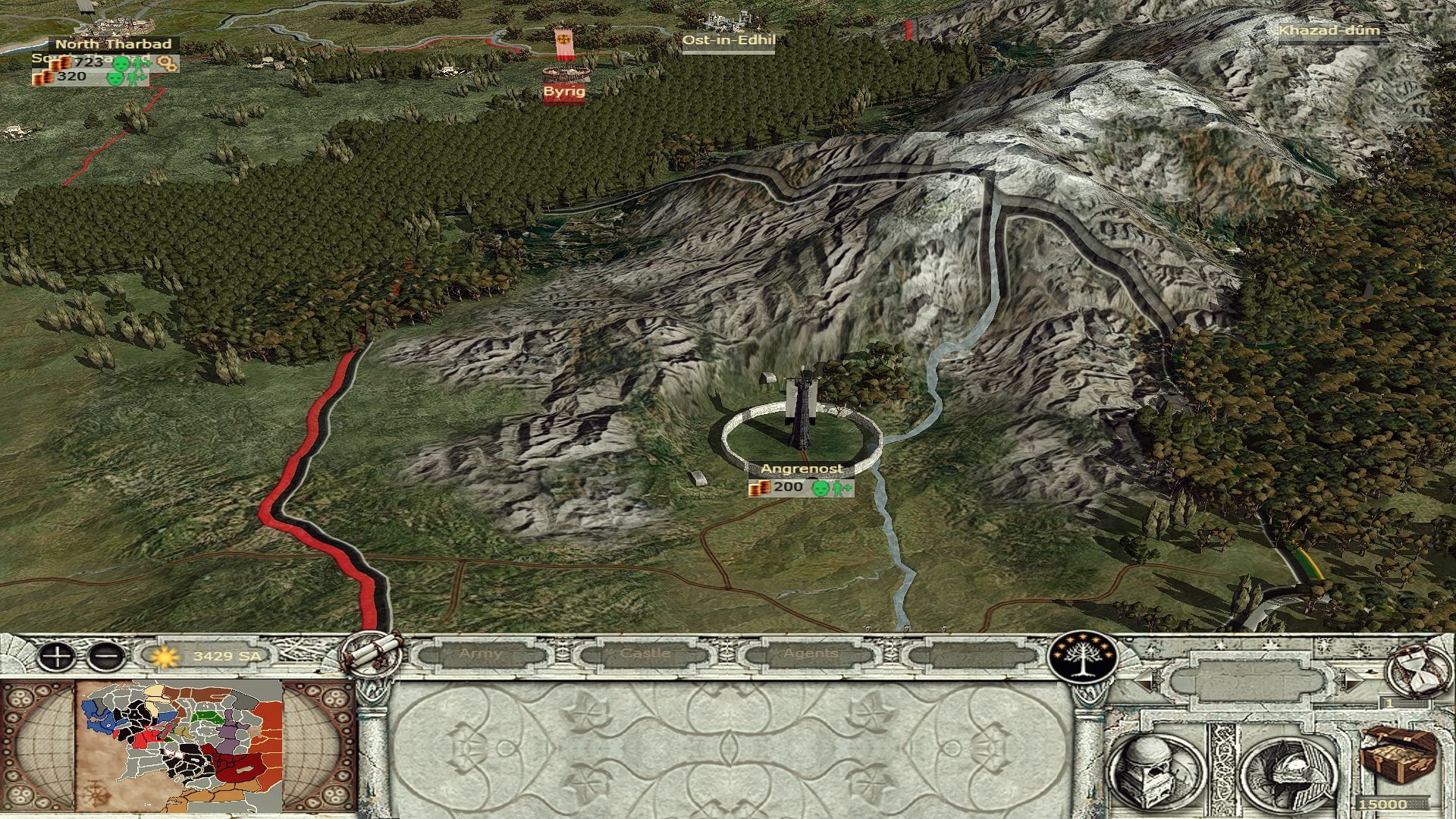This screenshot has height=819, width=1456.
Task: Select the North Tharbad settlement label
Action: [114, 44]
